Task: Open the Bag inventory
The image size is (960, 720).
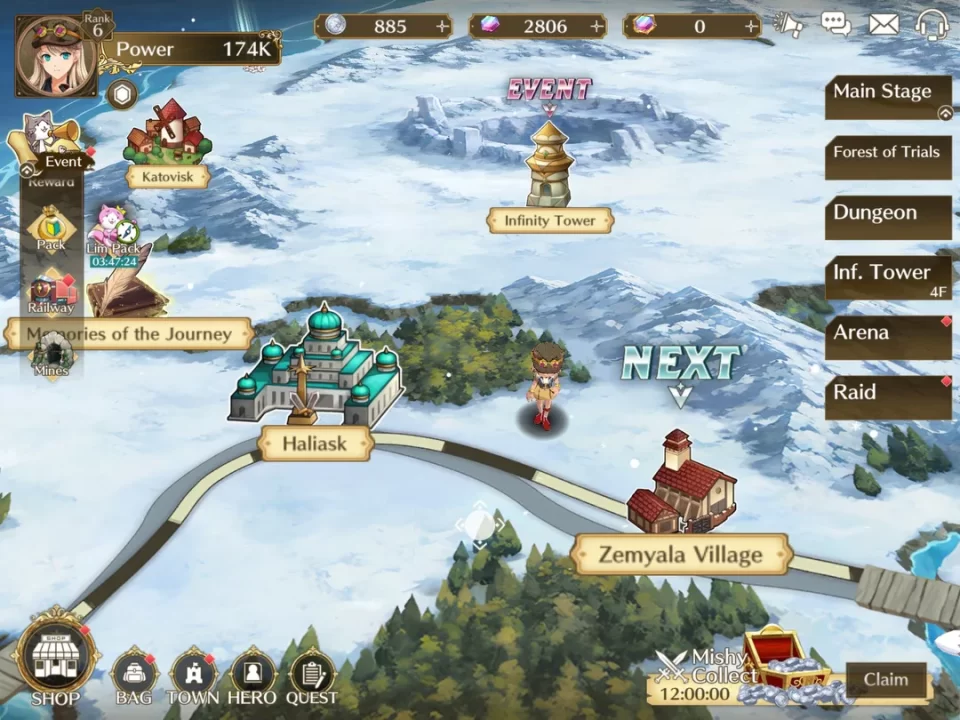Action: [135, 675]
